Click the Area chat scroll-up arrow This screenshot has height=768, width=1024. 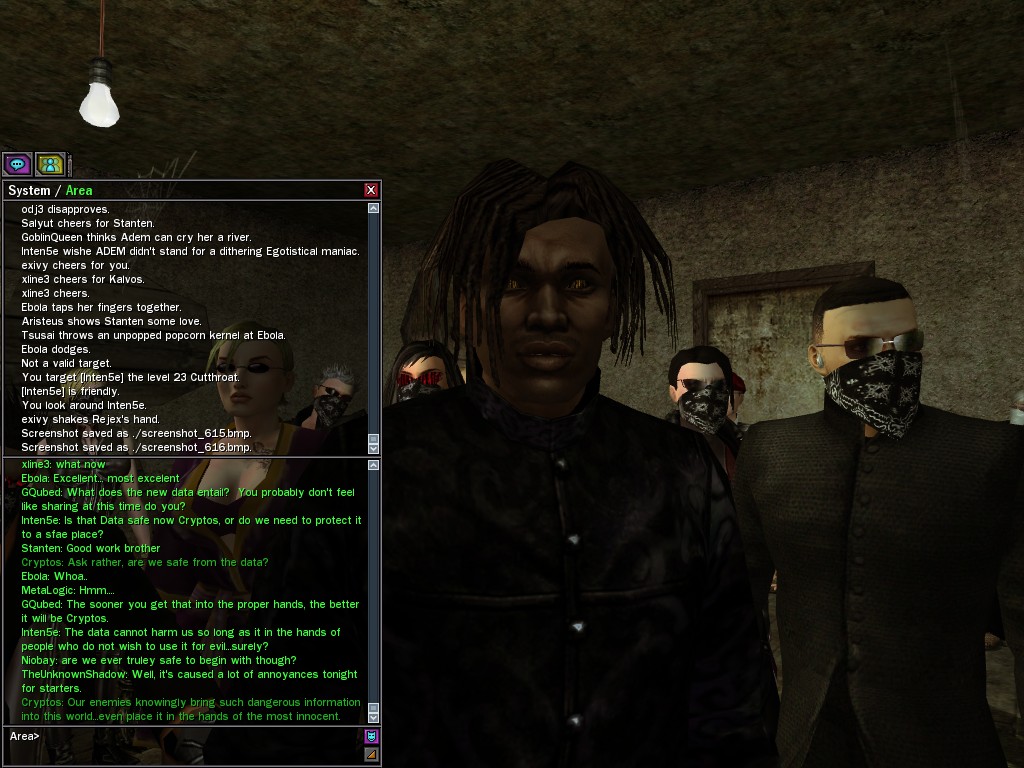coord(374,465)
